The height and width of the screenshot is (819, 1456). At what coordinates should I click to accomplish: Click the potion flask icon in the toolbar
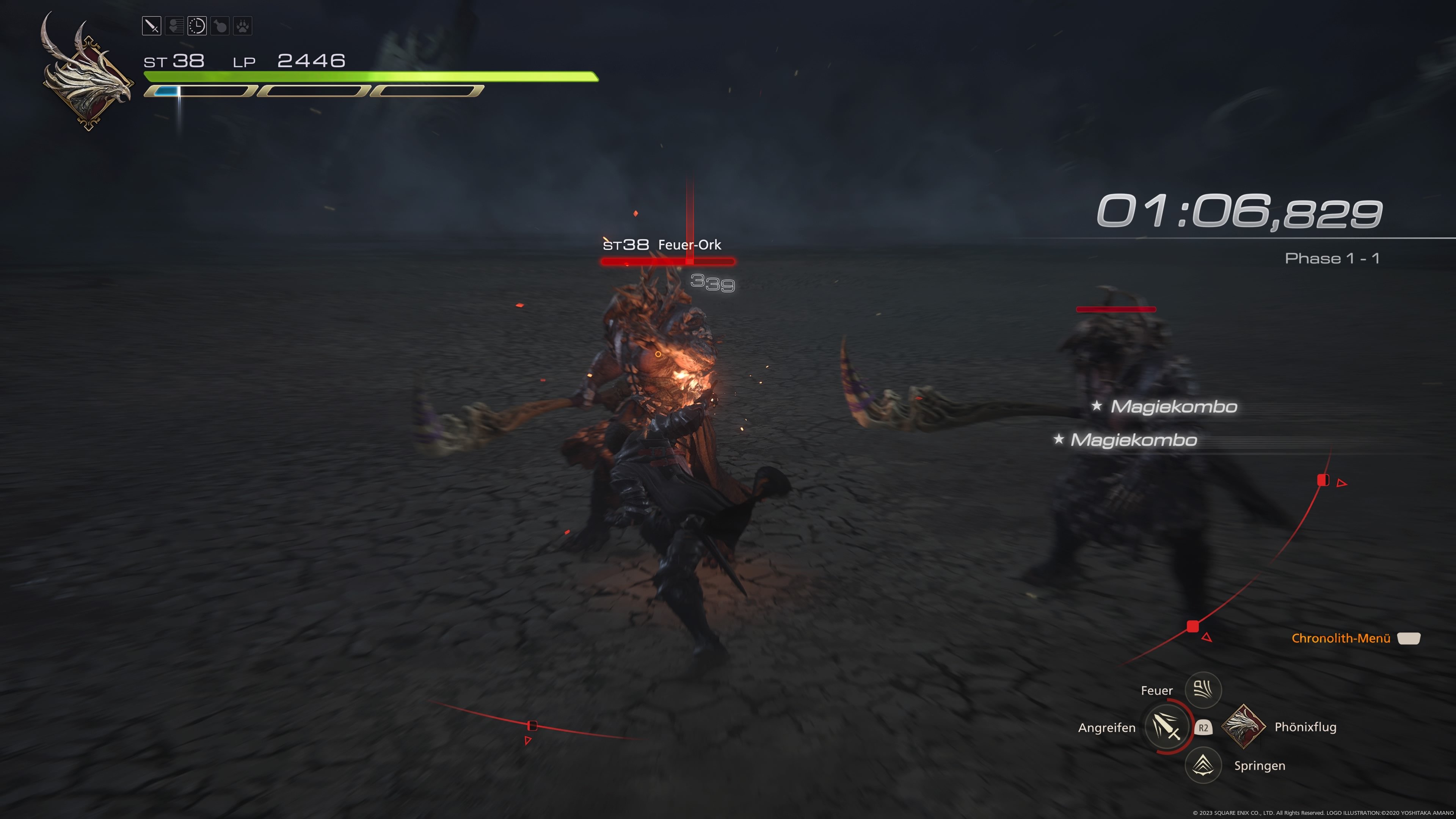(219, 26)
